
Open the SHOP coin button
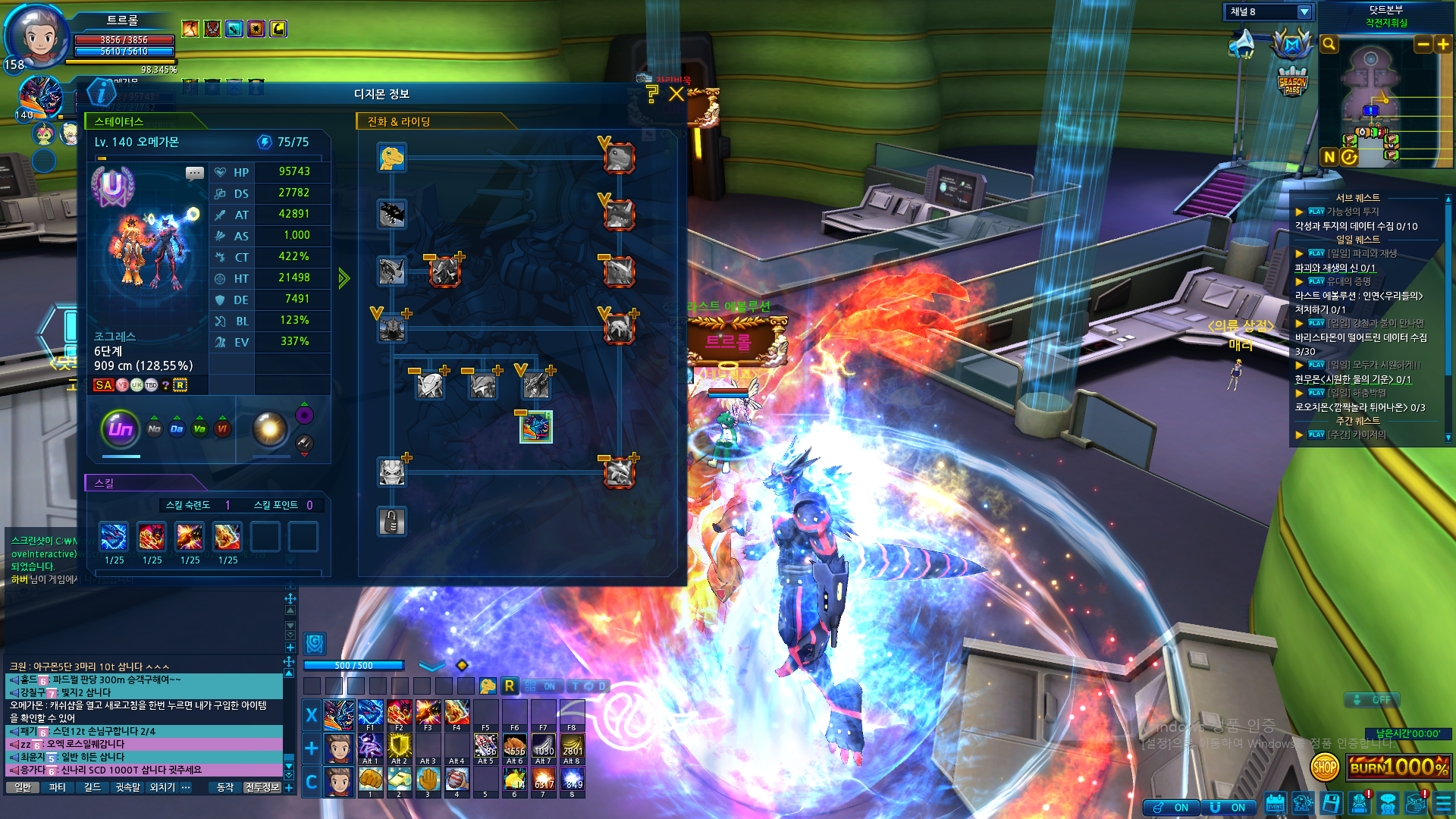point(1325,767)
